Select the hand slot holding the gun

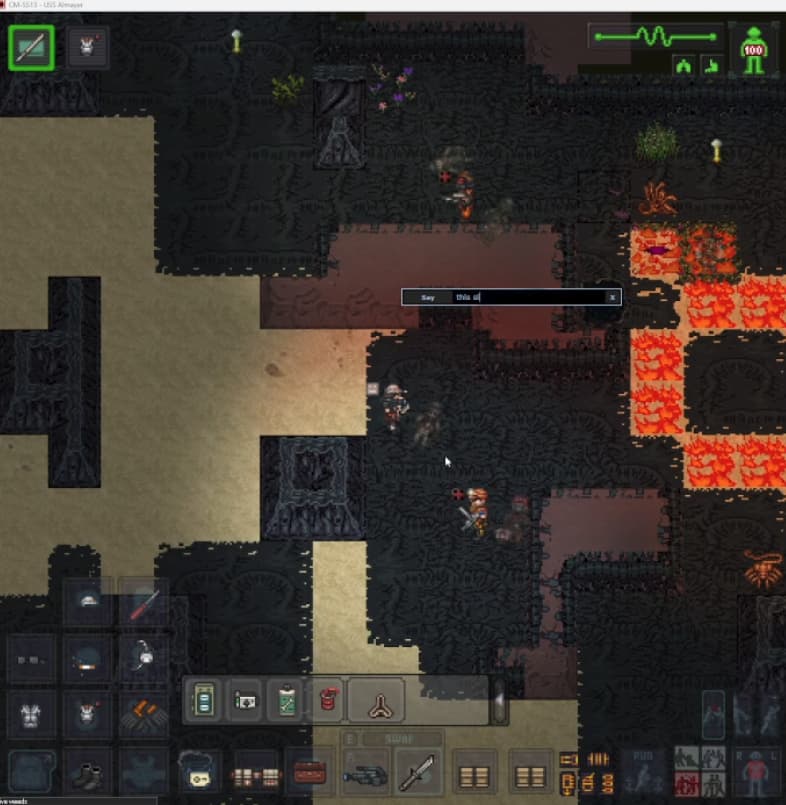(364, 775)
